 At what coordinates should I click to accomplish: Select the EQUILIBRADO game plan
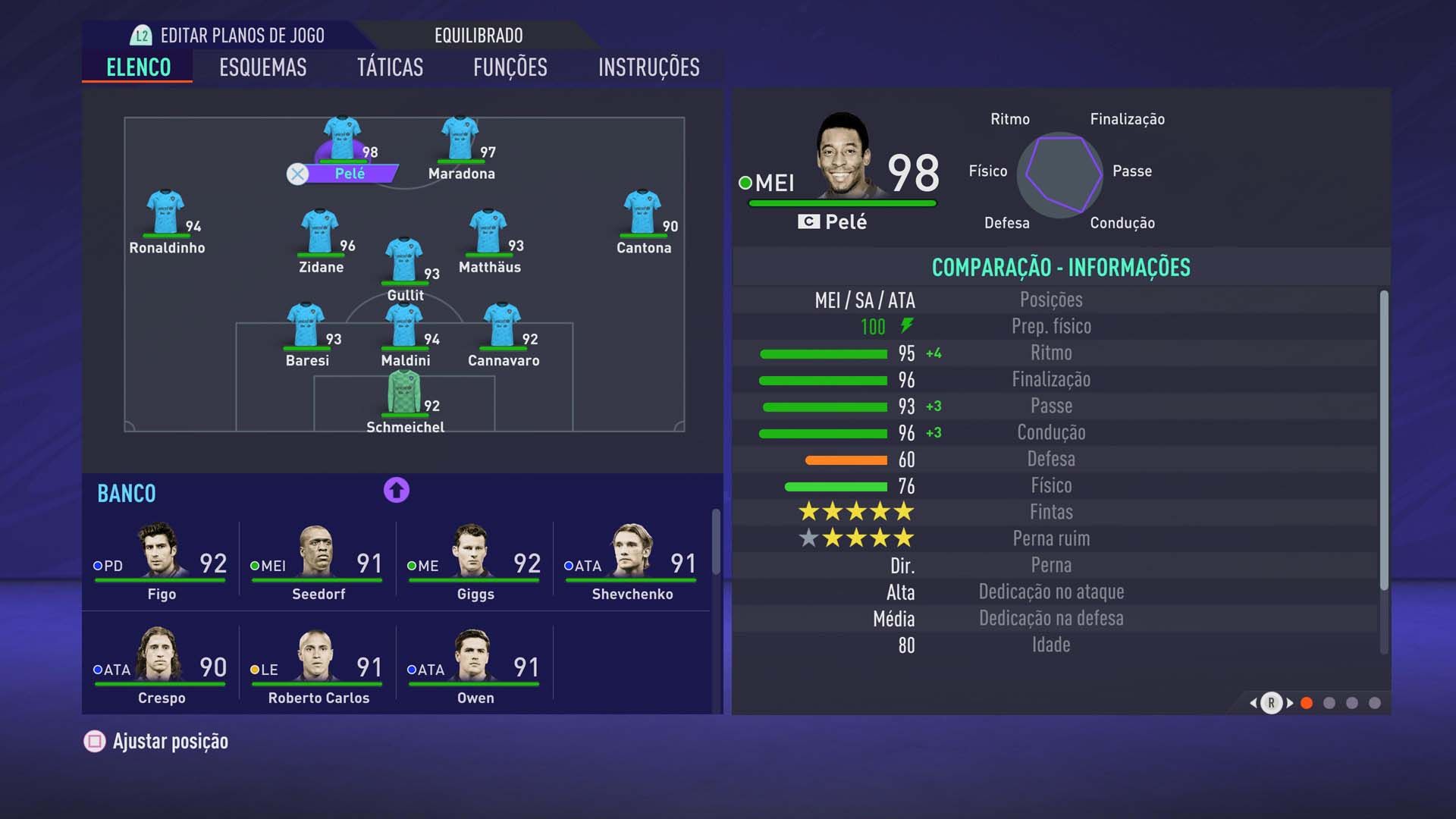477,35
